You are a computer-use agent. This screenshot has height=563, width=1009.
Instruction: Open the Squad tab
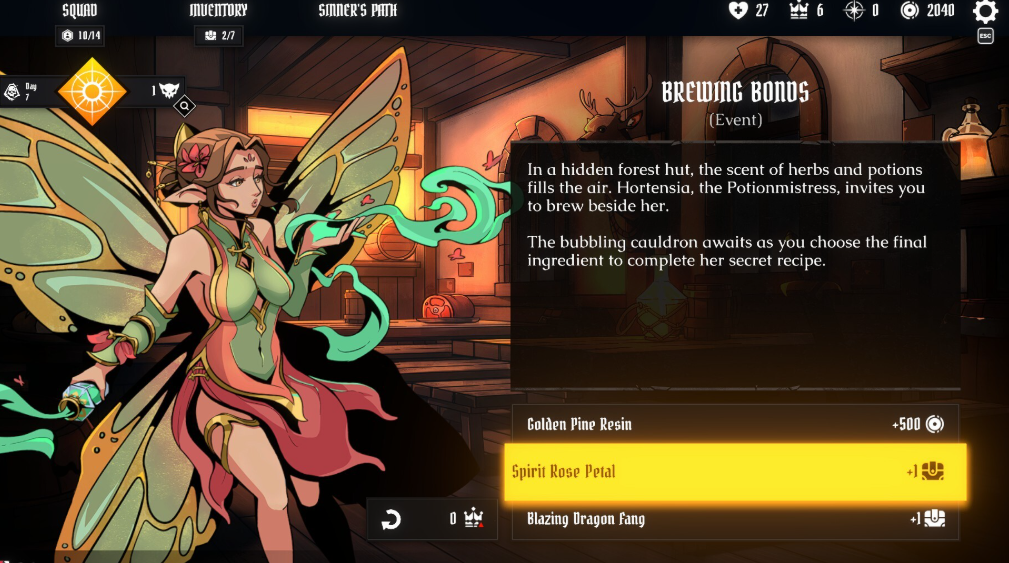(79, 11)
